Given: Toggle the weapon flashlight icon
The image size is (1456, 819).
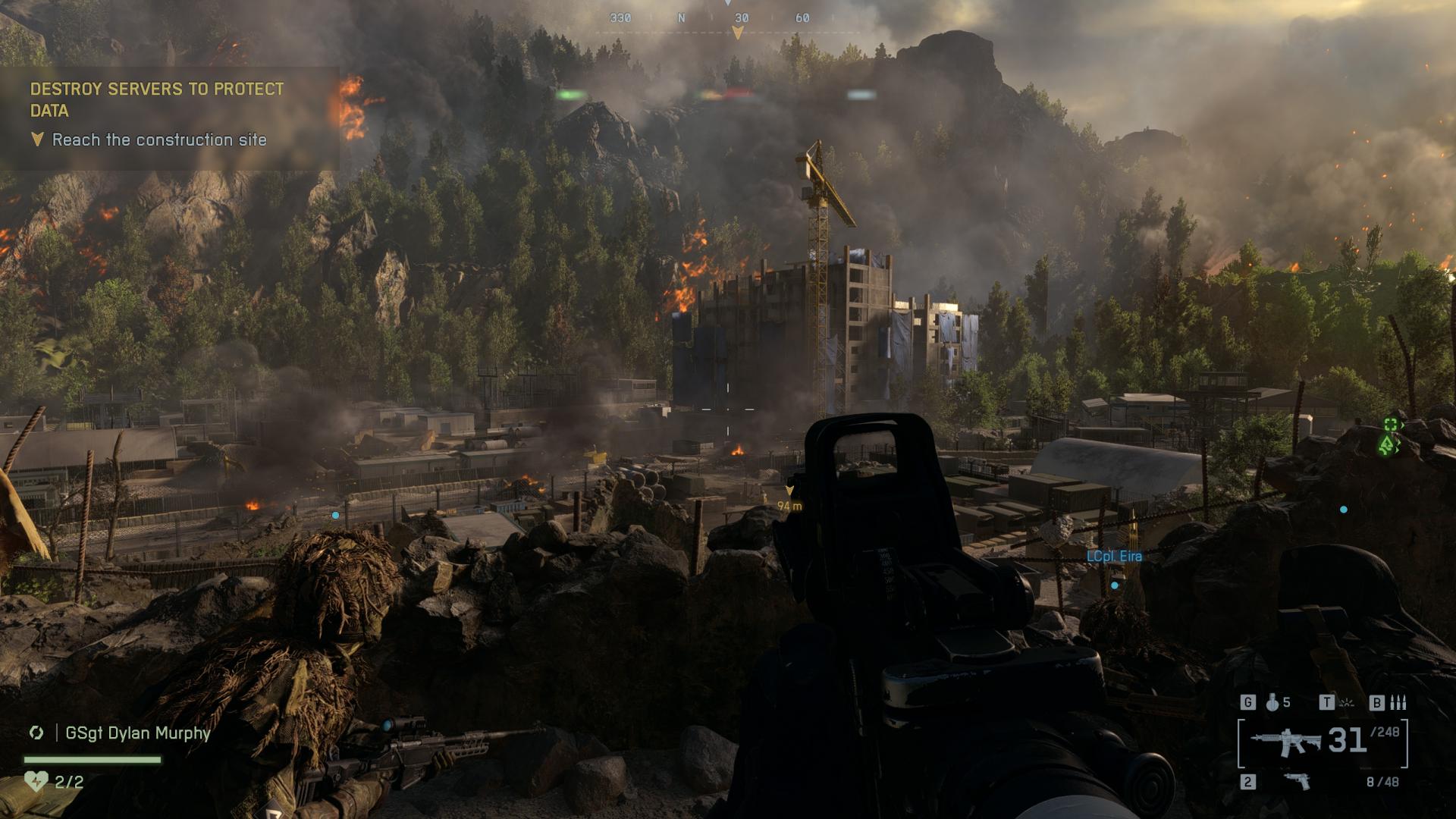Looking at the screenshot, I should pyautogui.click(x=1346, y=703).
